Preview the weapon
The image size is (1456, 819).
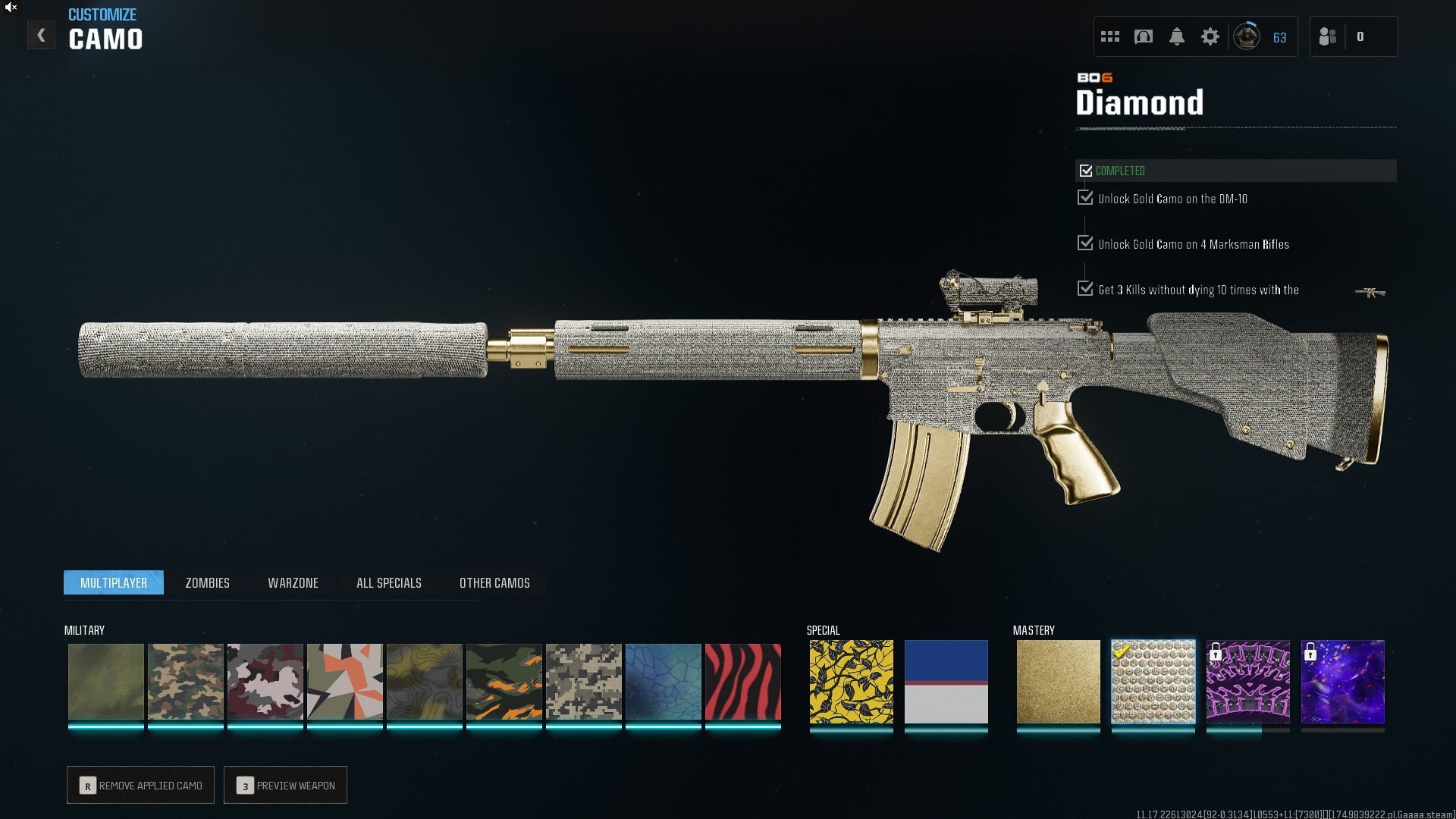click(285, 785)
